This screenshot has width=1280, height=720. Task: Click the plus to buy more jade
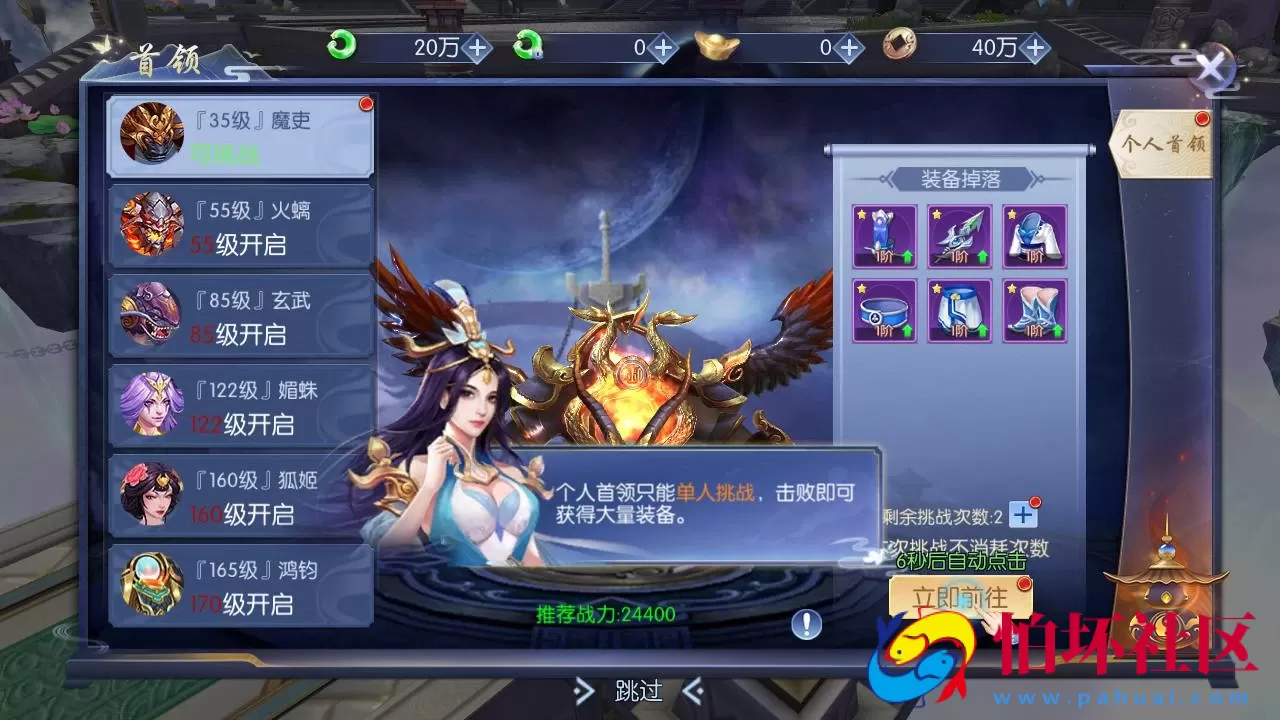(x=479, y=46)
